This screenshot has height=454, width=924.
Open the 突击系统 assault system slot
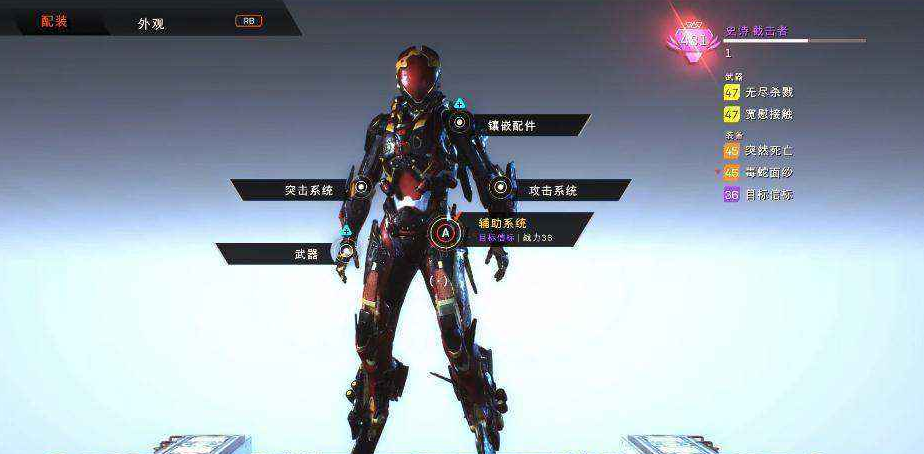(308, 189)
